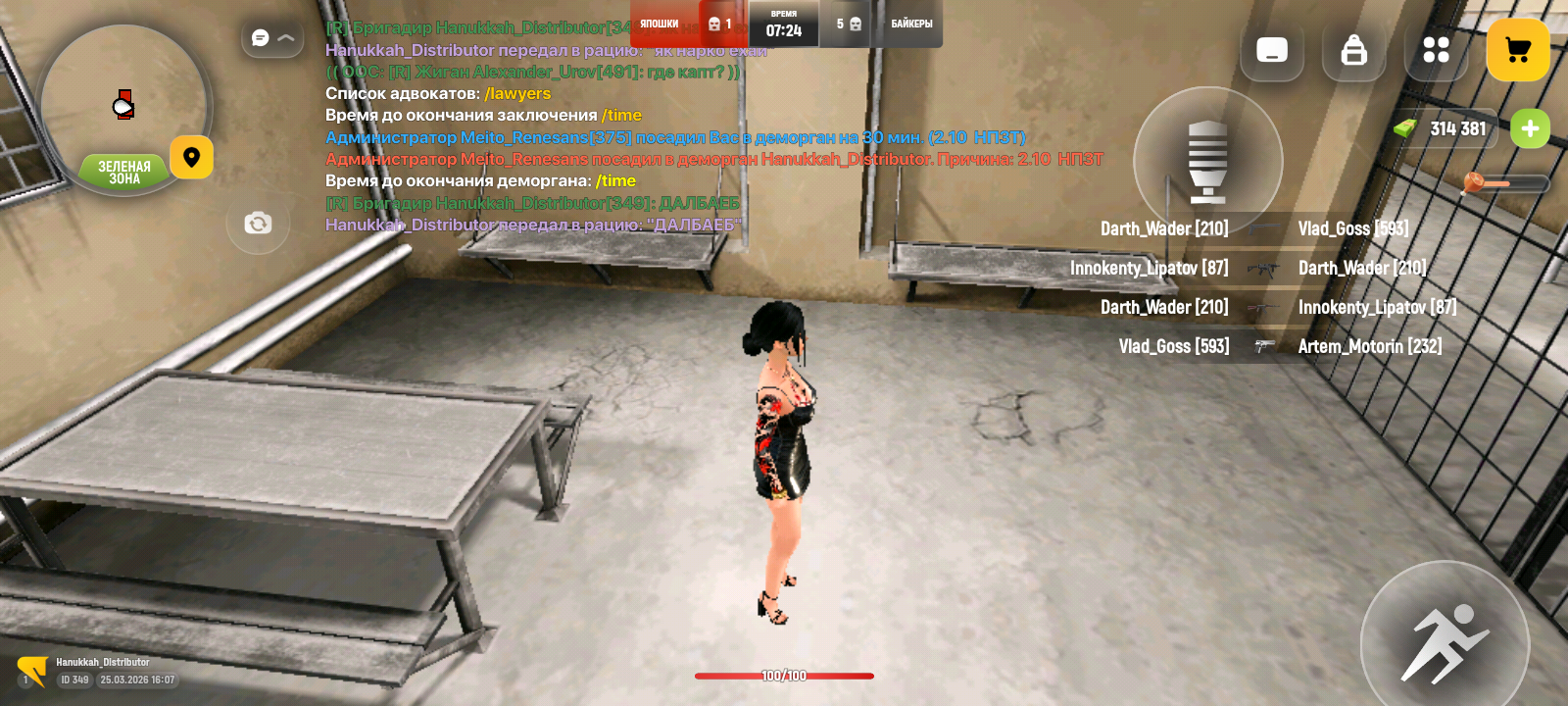
Task: Tap the yellow GPS location pin
Action: (191, 157)
